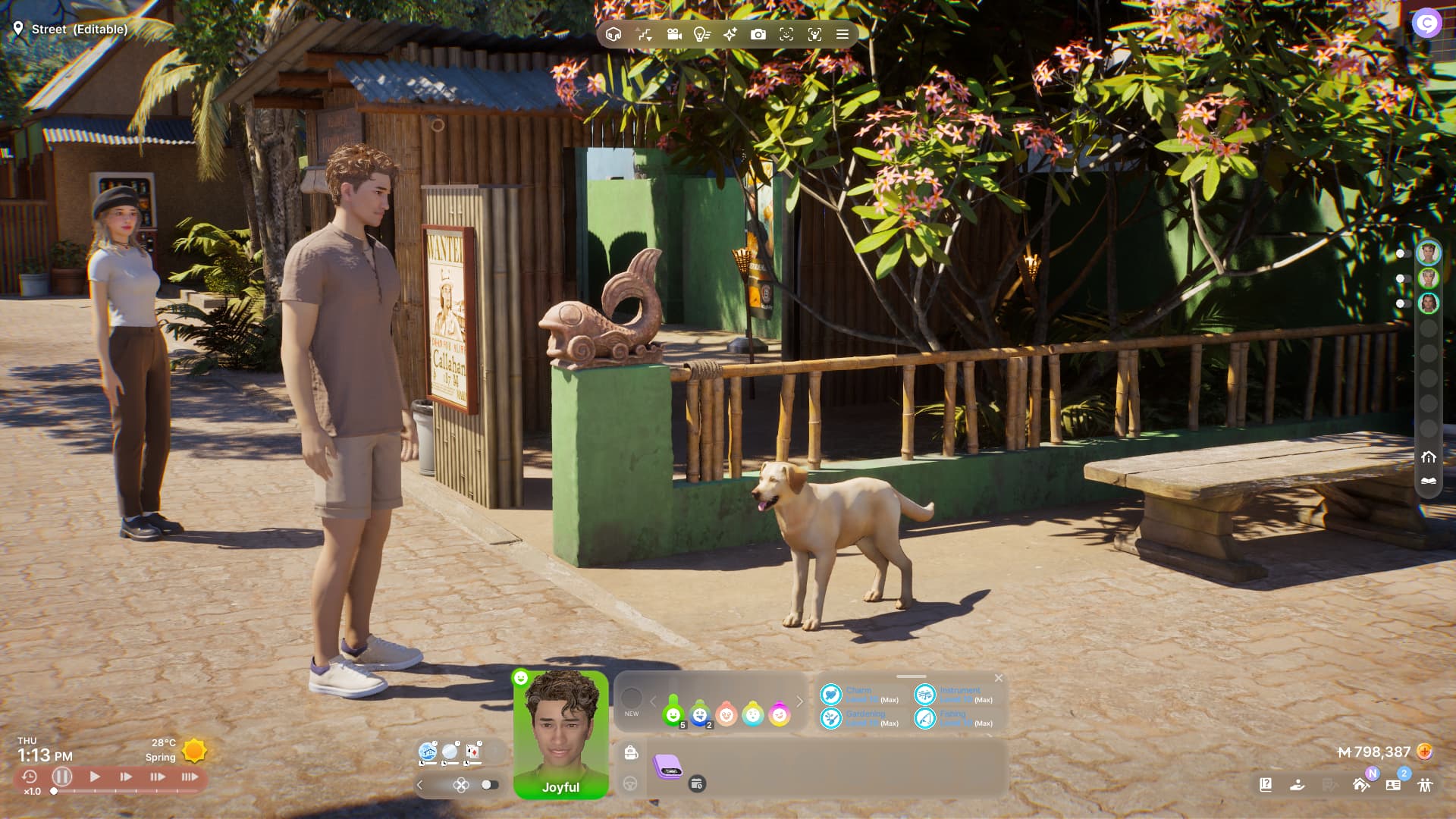Open the backpack inventory tab
Screen dimensions: 1456x819
pyautogui.click(x=630, y=752)
